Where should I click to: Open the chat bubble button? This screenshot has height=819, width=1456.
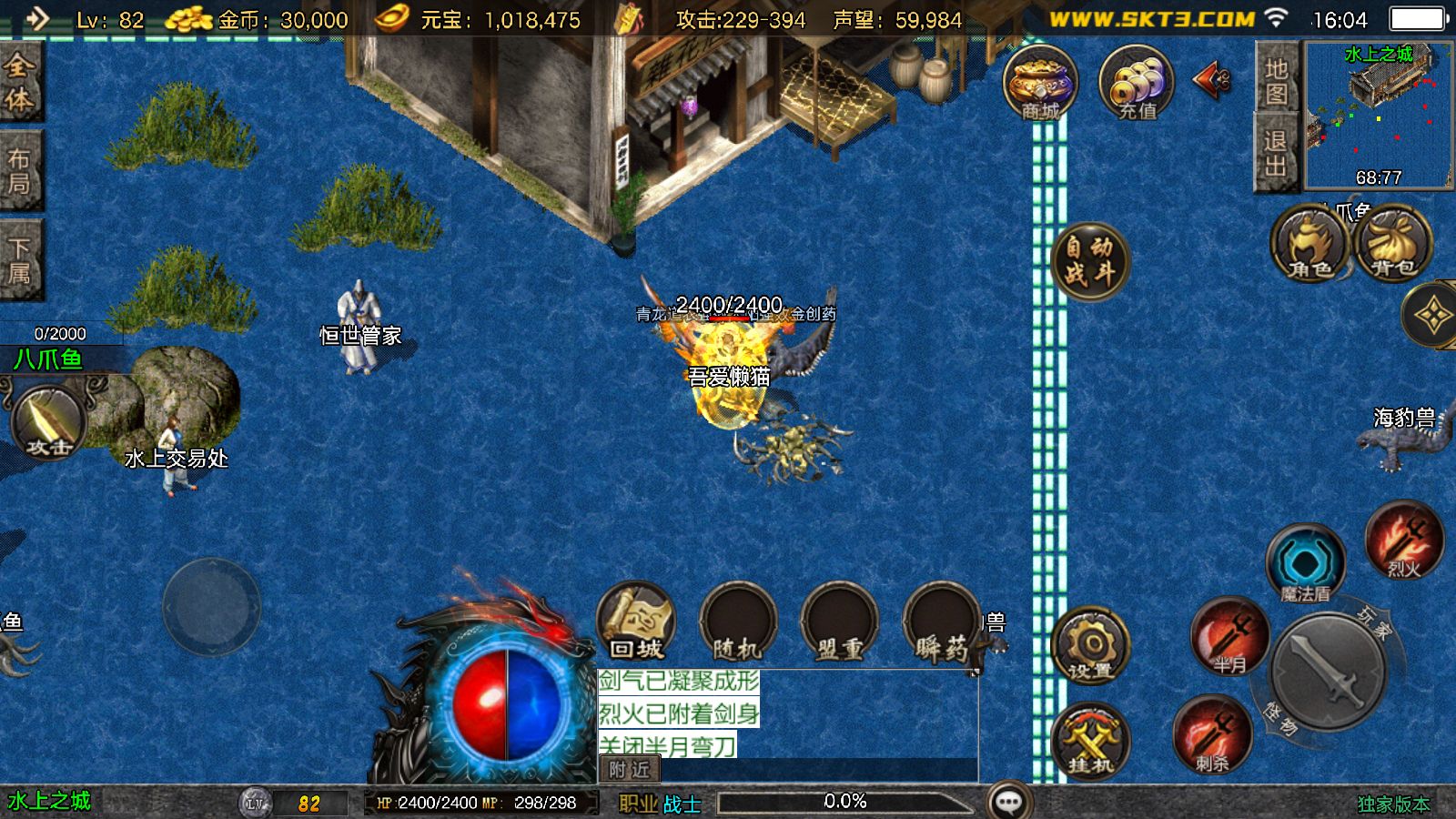point(1009,802)
